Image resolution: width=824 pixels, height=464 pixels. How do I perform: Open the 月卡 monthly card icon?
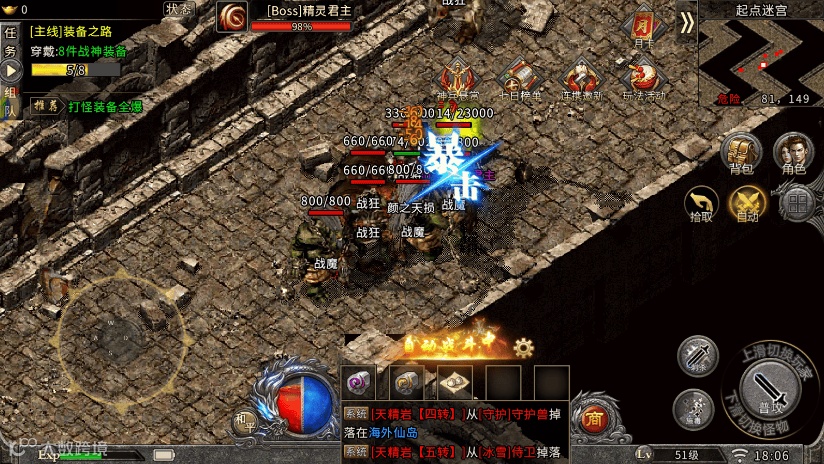point(643,27)
